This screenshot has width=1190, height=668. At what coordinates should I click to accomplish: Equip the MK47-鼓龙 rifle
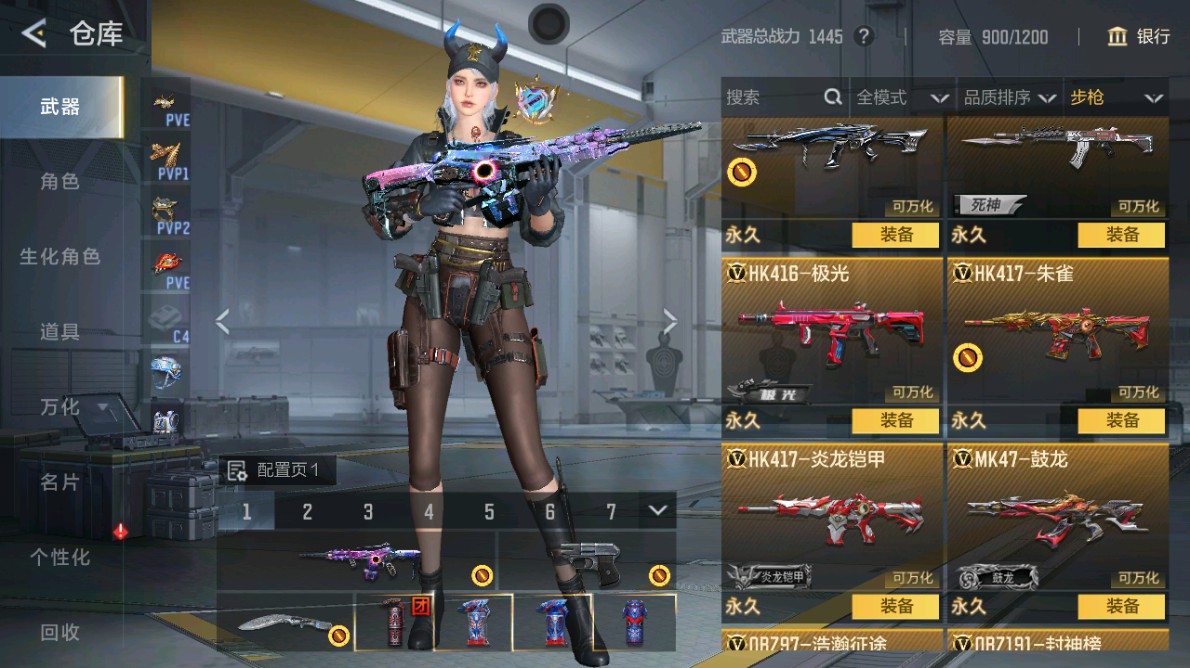(1122, 606)
